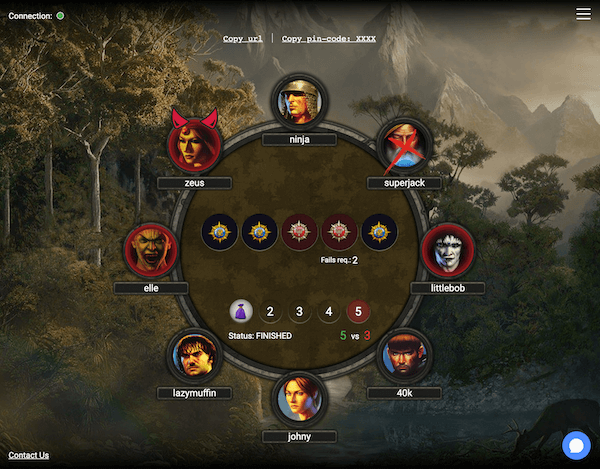This screenshot has height=469, width=600.
Task: Select the red mission round 5
Action: point(358,312)
